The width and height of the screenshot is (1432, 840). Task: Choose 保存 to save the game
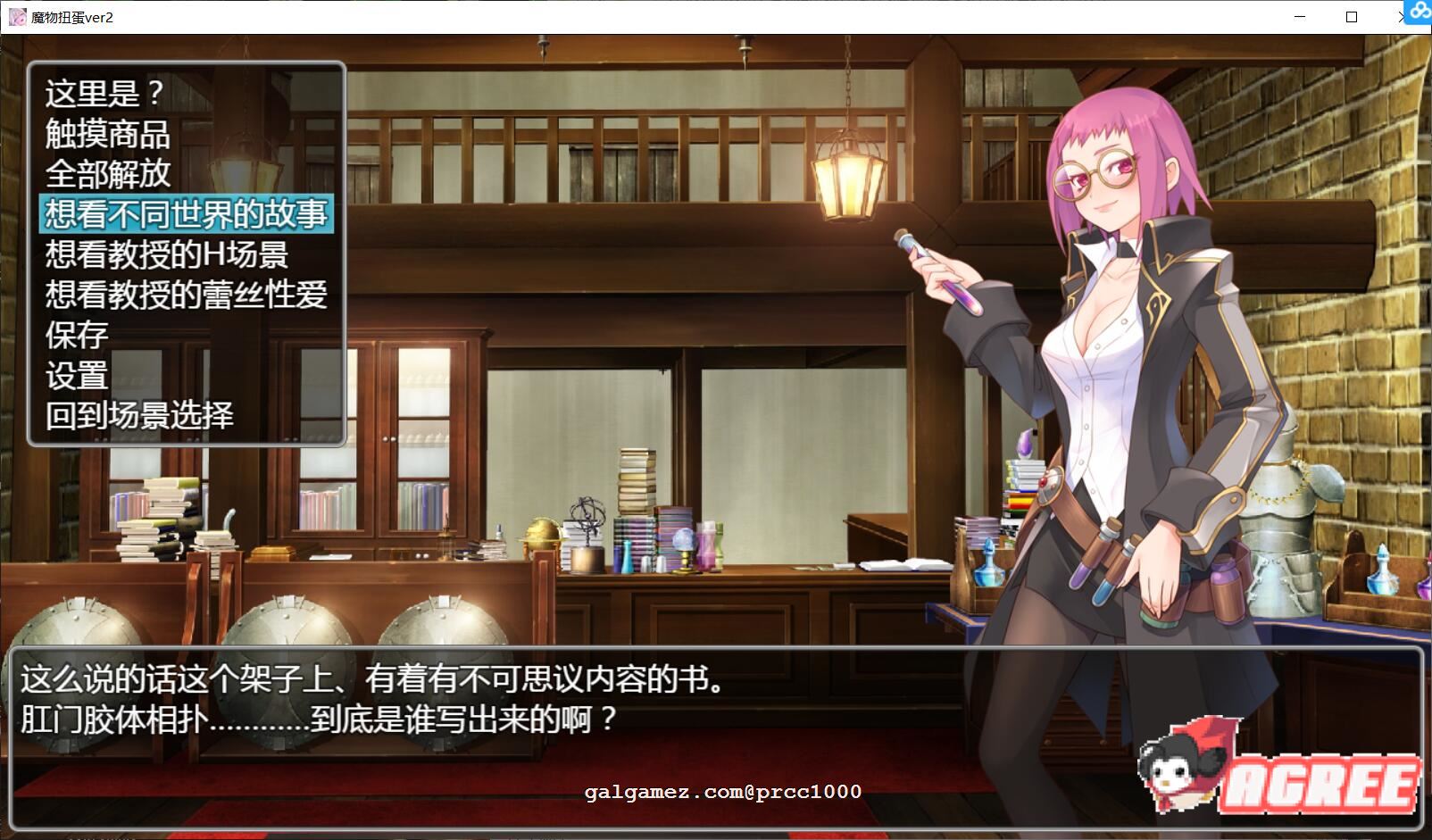[76, 335]
